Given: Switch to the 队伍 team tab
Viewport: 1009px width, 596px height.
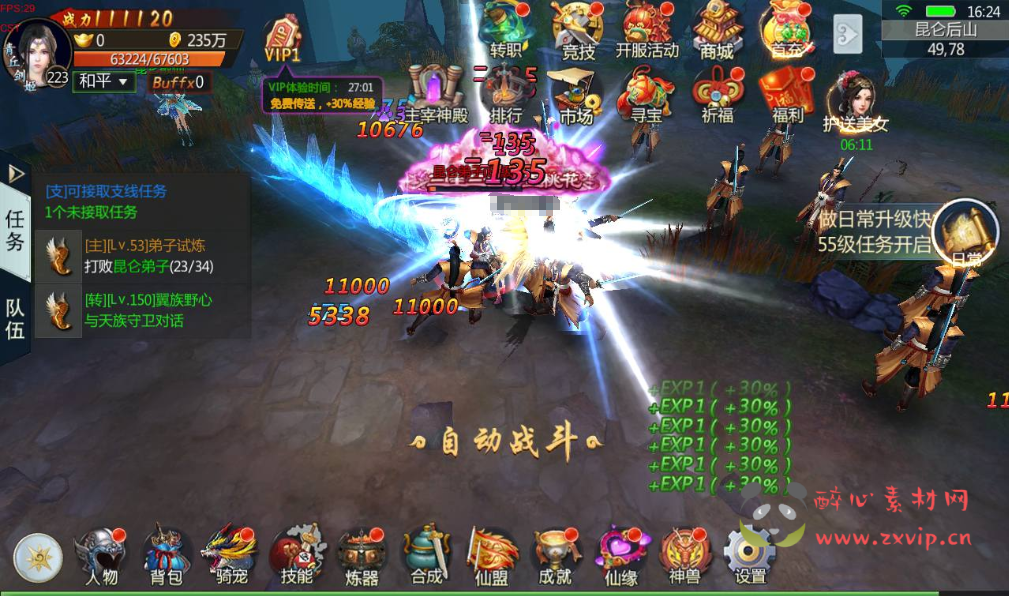Looking at the screenshot, I should [x=15, y=320].
